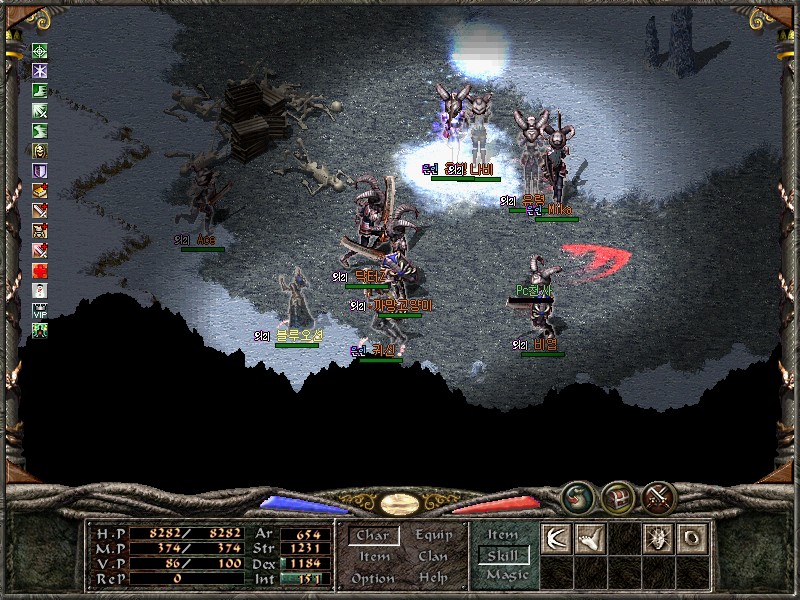
Task: Select the purple shield buff icon
Action: [40, 171]
